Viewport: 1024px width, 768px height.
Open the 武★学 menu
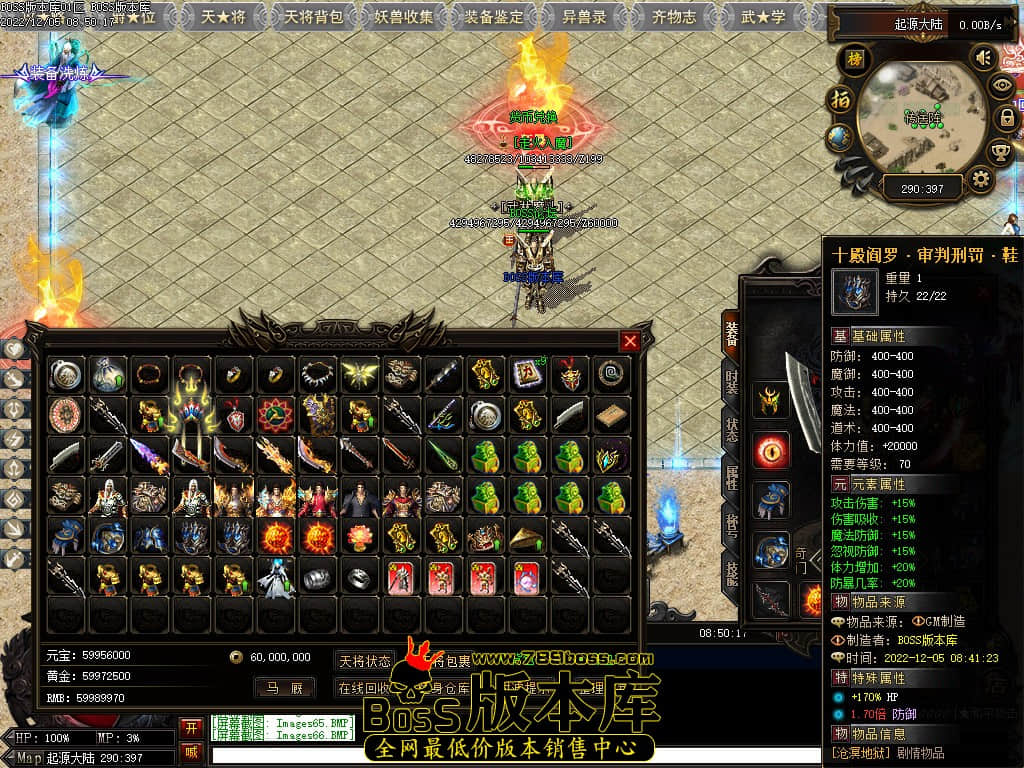pos(763,16)
